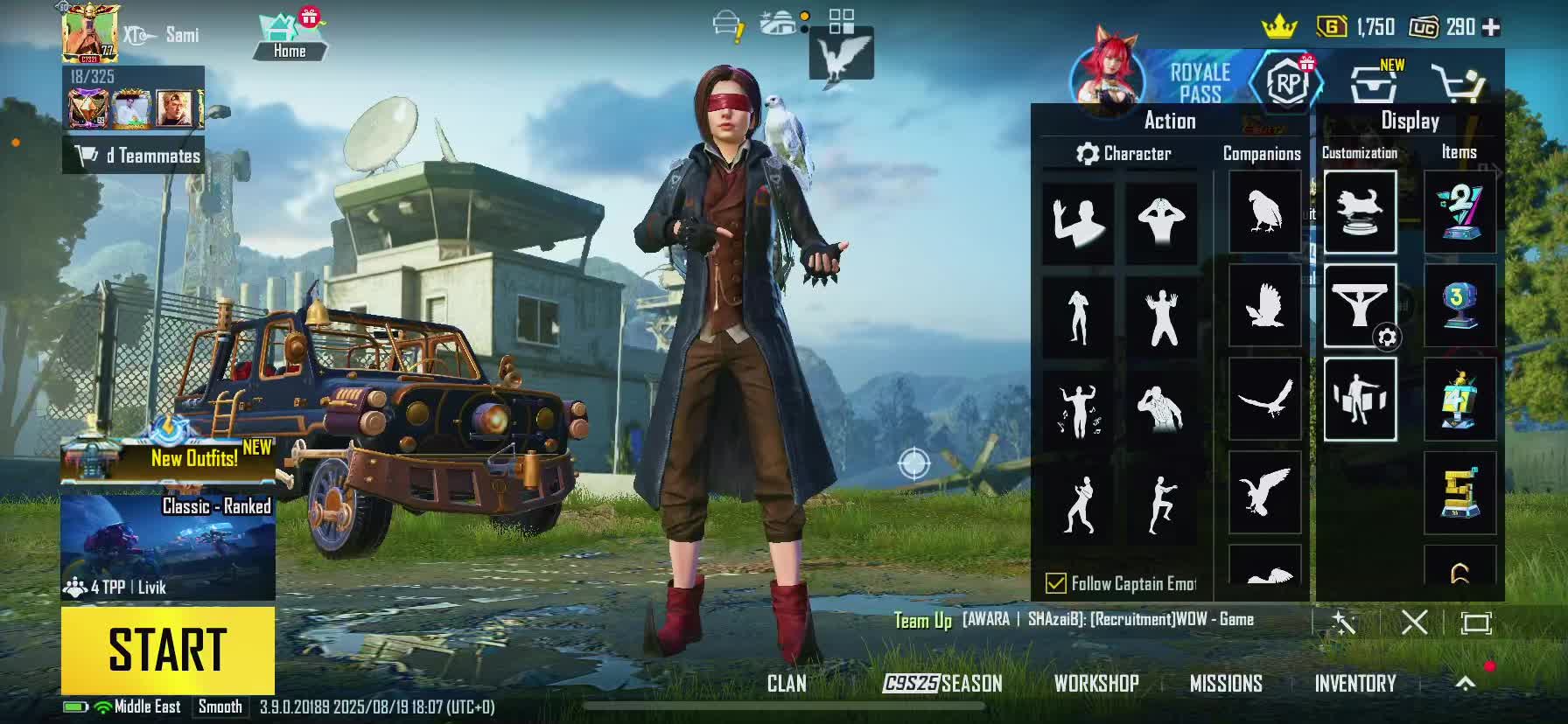Open Sami's player profile avatar
Viewport: 1568px width, 724px height.
tap(89, 33)
